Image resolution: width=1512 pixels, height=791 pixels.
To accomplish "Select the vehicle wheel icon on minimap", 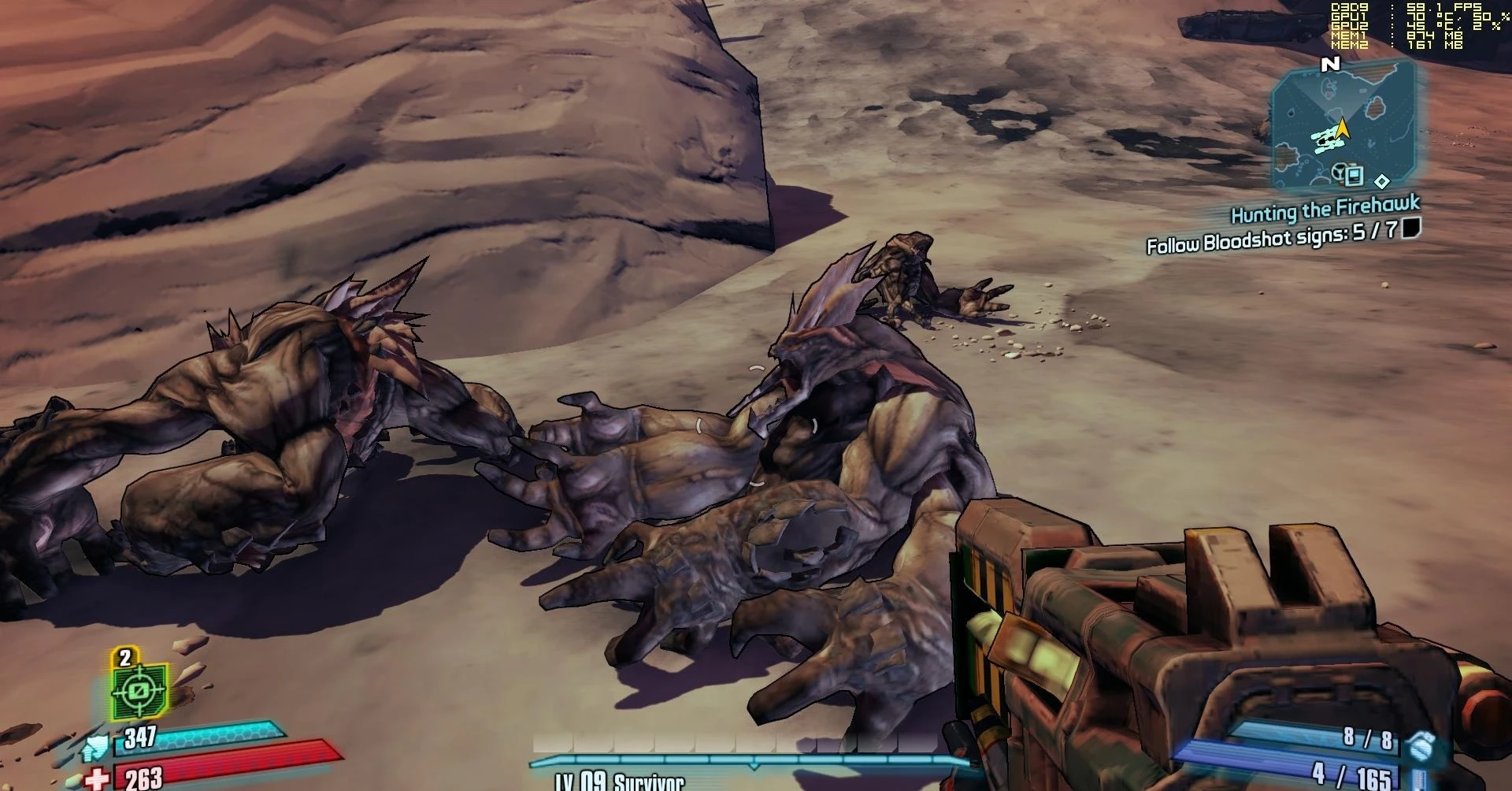I will pyautogui.click(x=1338, y=173).
